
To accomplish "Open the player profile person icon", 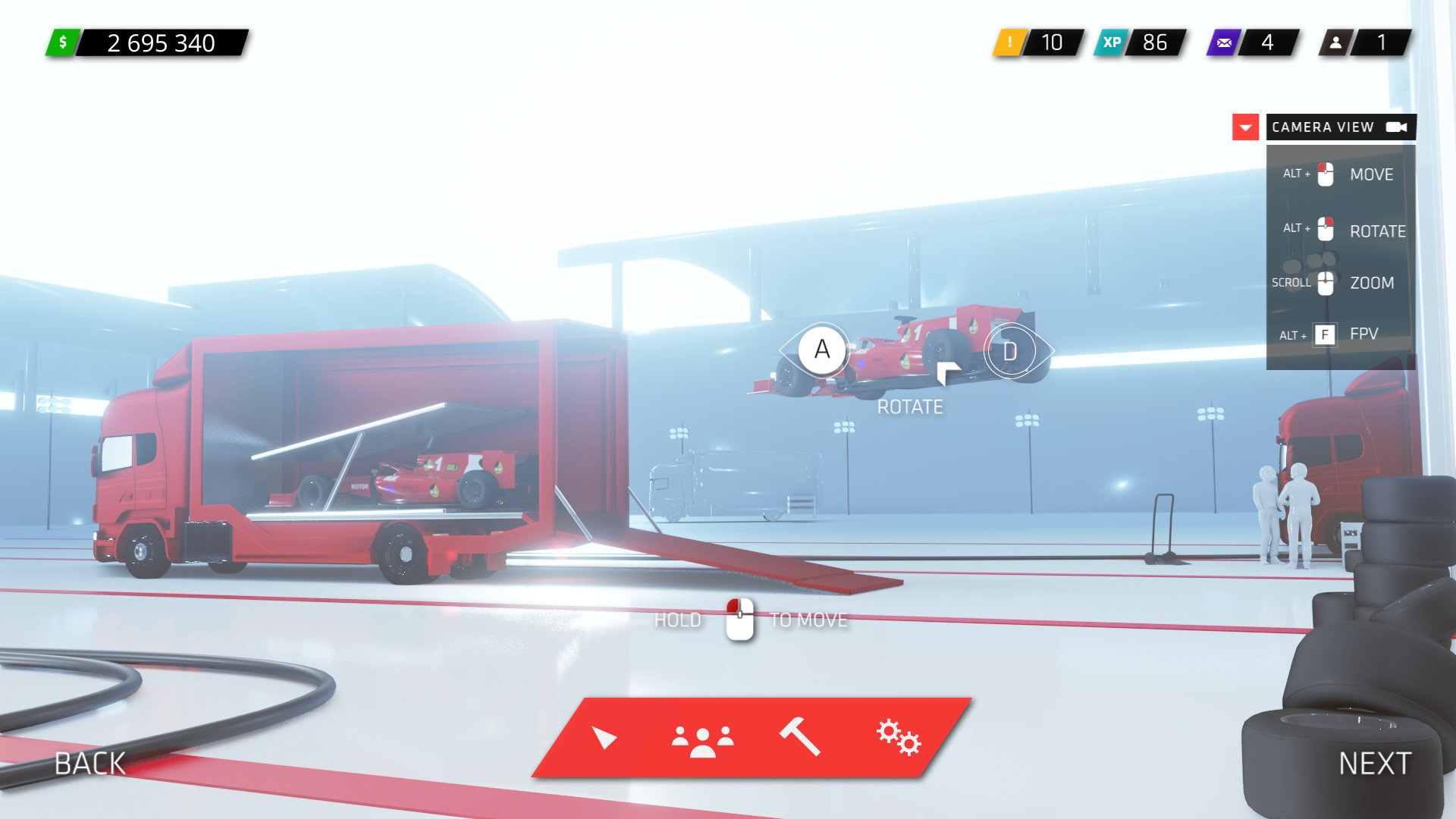I will (1334, 43).
